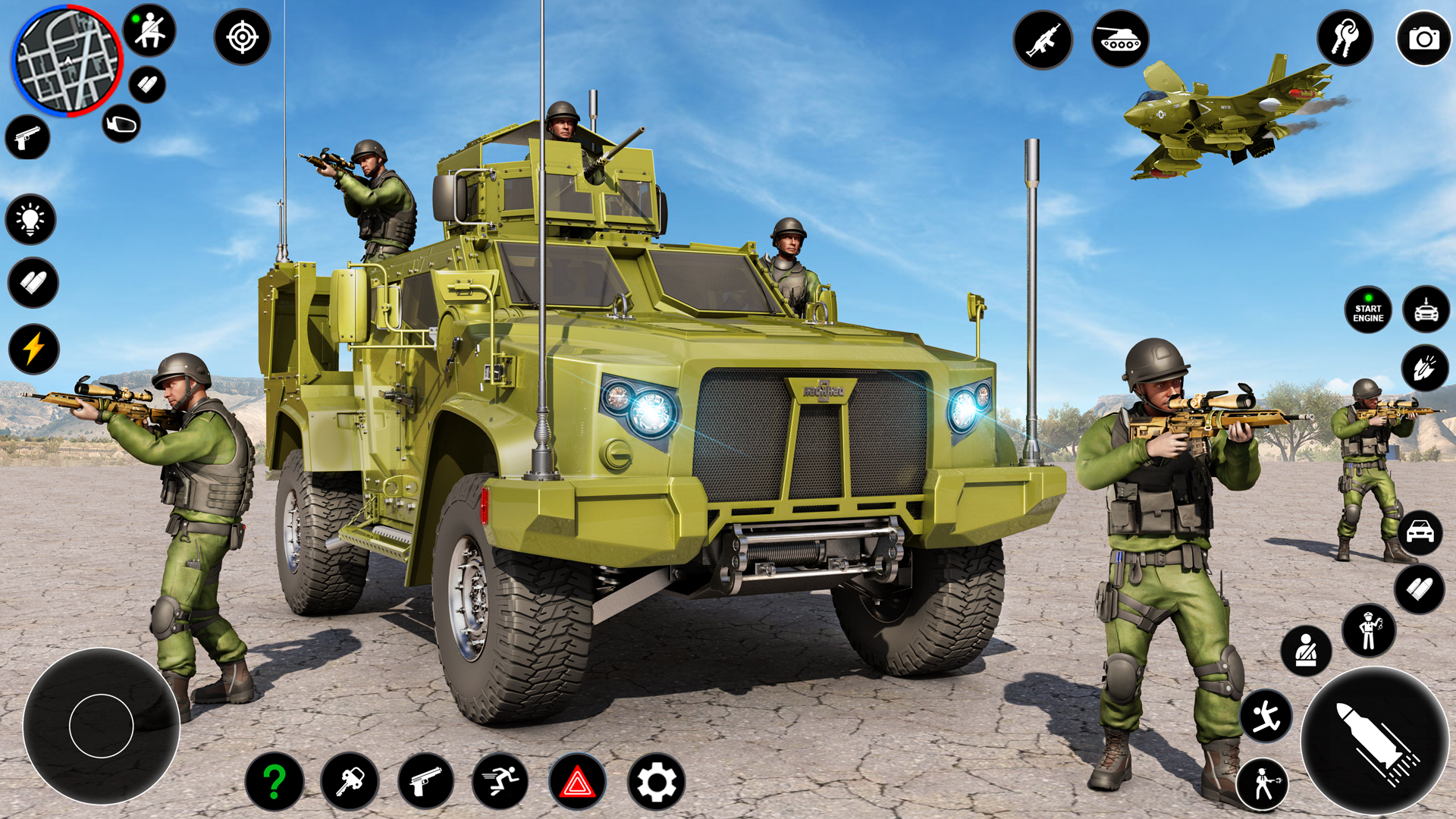
Task: Select the assault rifle weapon icon
Action: (x=1044, y=39)
